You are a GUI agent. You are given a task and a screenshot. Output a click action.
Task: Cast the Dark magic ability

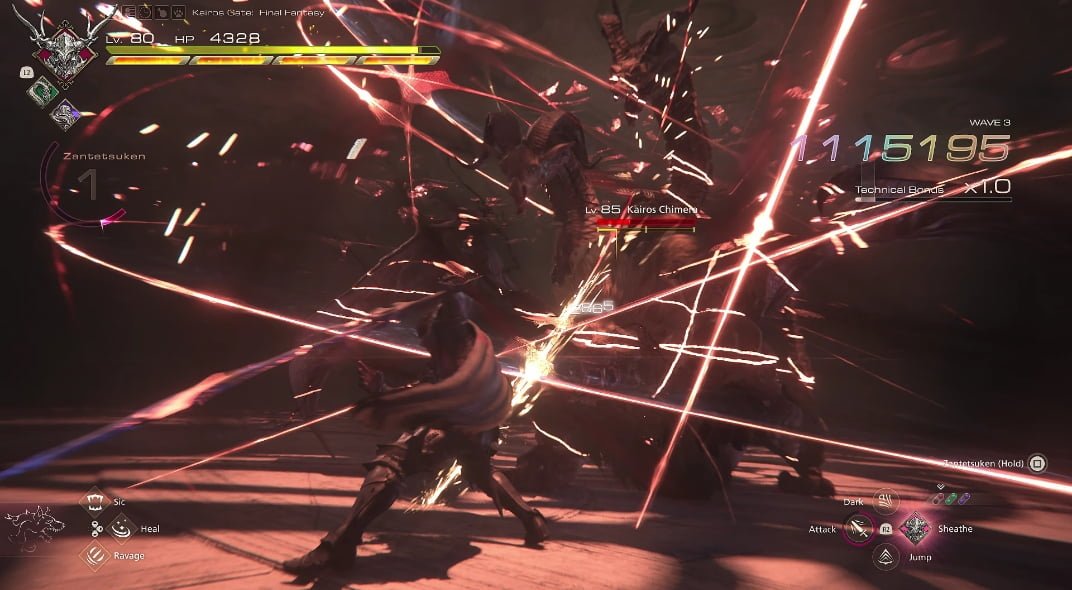885,501
